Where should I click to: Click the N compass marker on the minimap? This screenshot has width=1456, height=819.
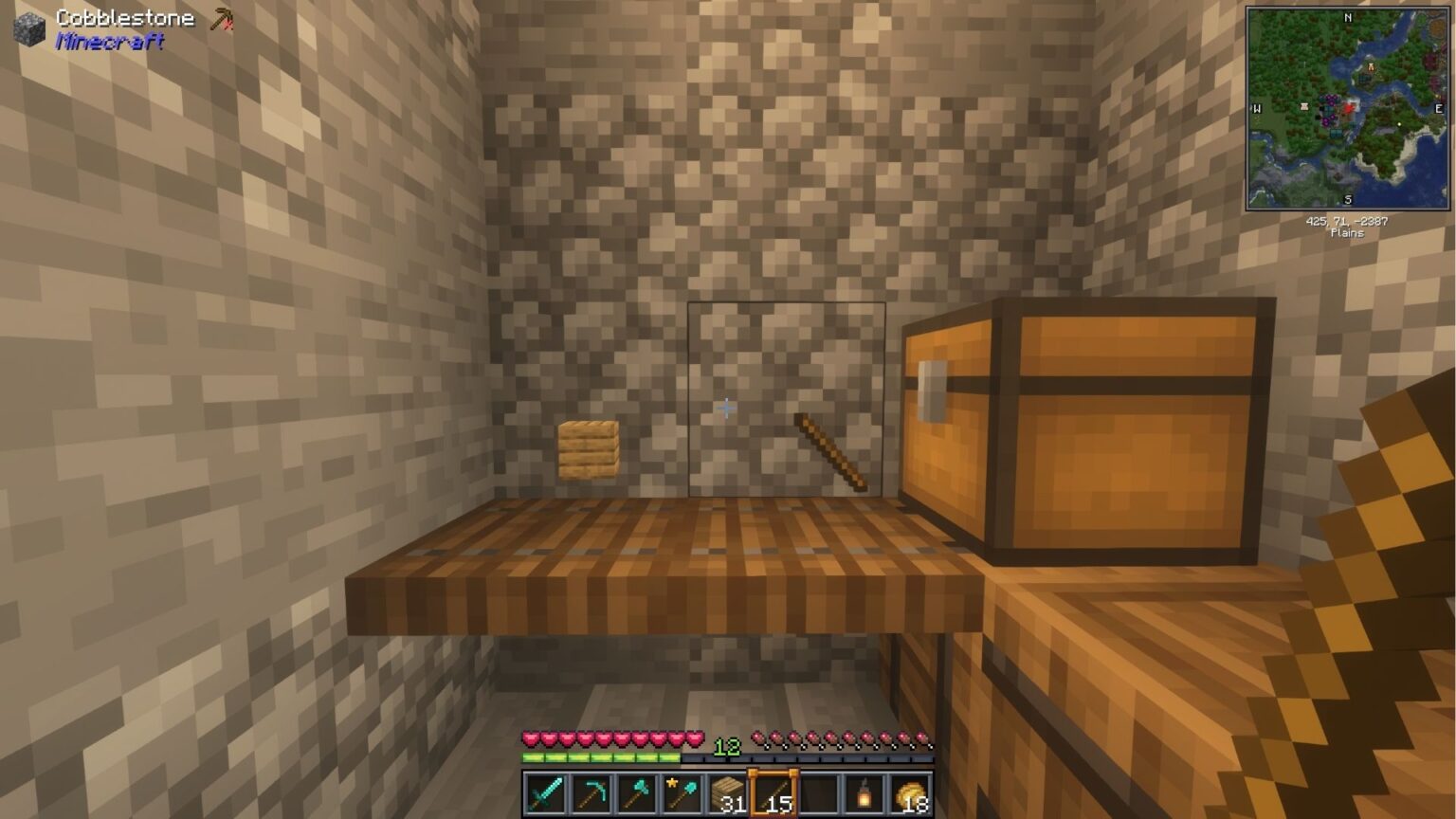click(x=1347, y=17)
